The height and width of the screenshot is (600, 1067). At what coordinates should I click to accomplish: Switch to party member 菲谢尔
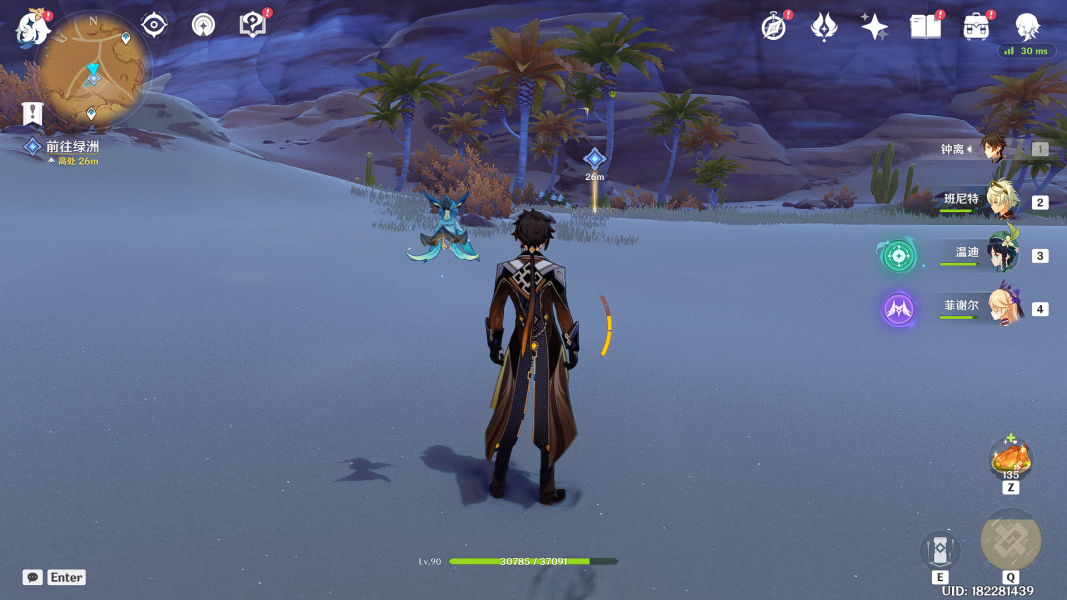pos(1000,307)
